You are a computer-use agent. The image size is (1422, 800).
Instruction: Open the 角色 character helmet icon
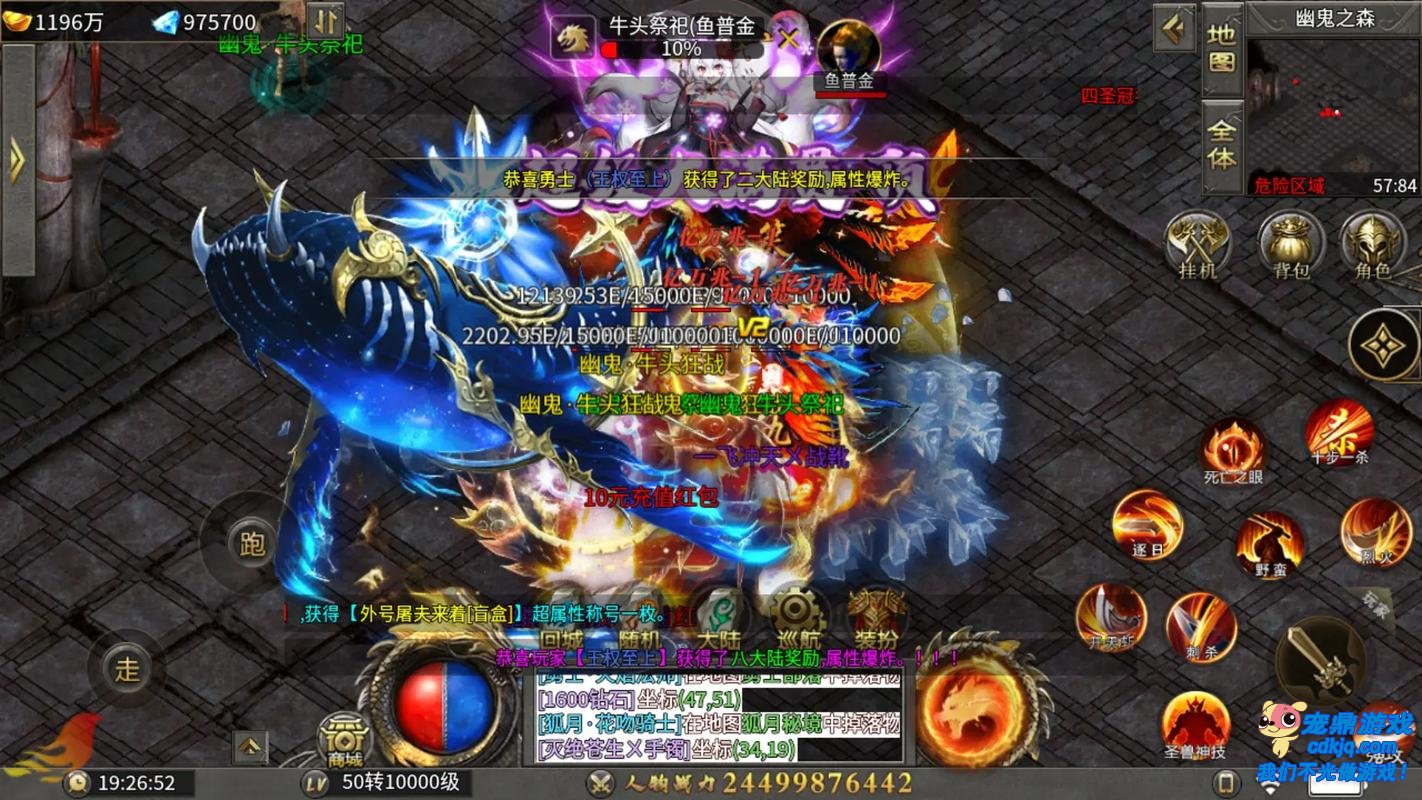tap(1372, 243)
